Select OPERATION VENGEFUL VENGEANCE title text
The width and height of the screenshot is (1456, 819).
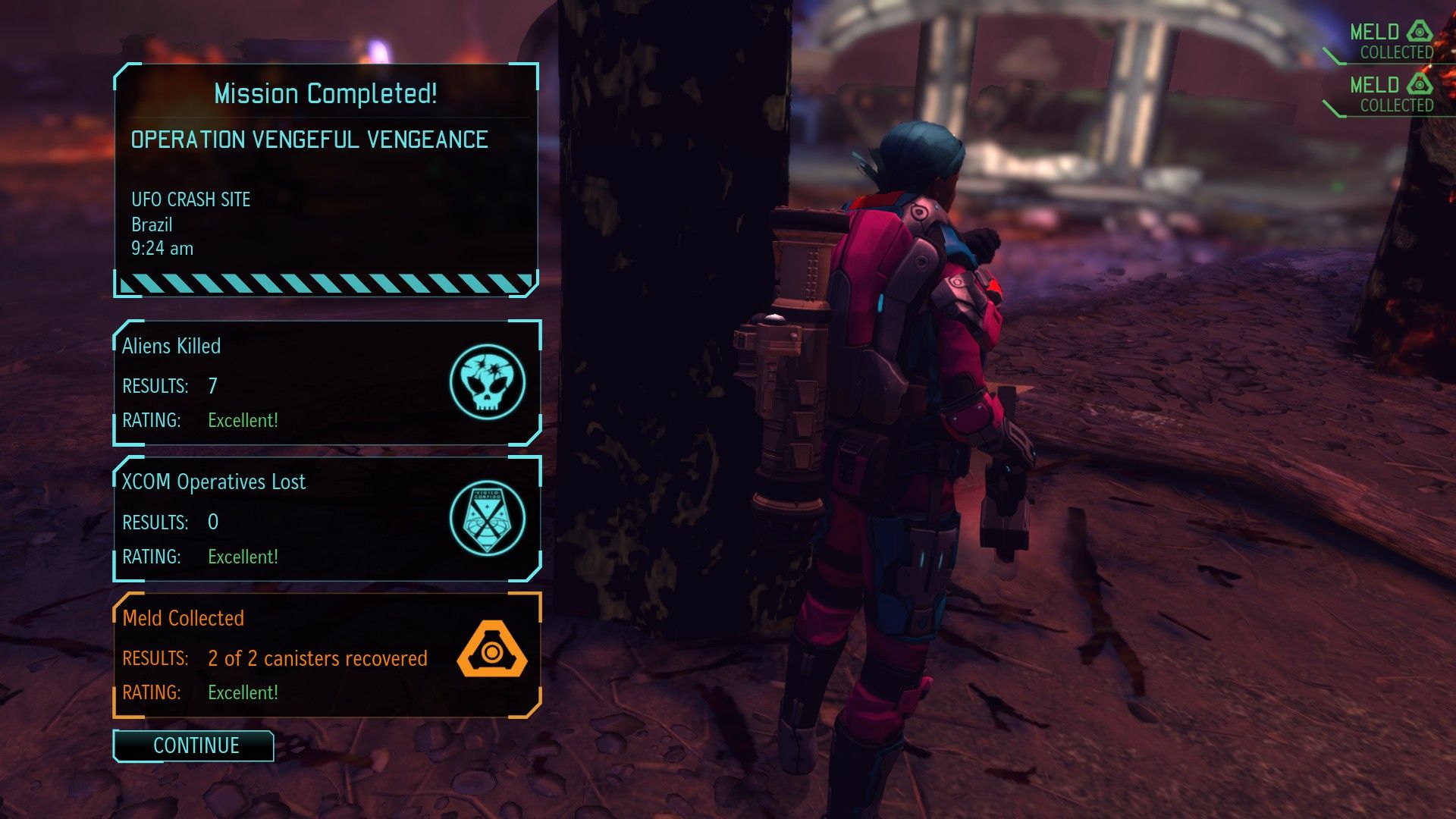pos(309,140)
